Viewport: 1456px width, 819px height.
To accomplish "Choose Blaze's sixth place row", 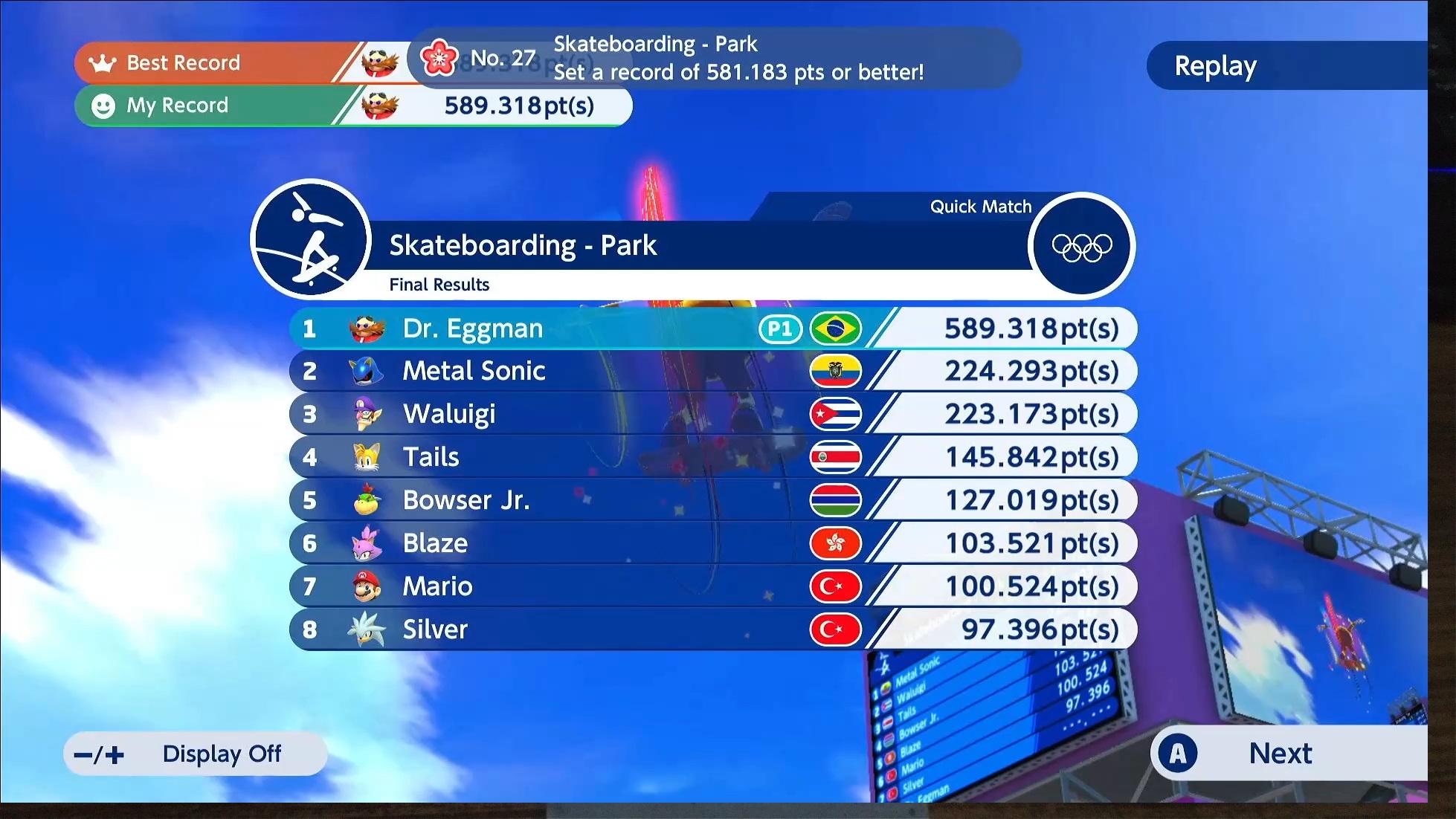I will (x=712, y=543).
